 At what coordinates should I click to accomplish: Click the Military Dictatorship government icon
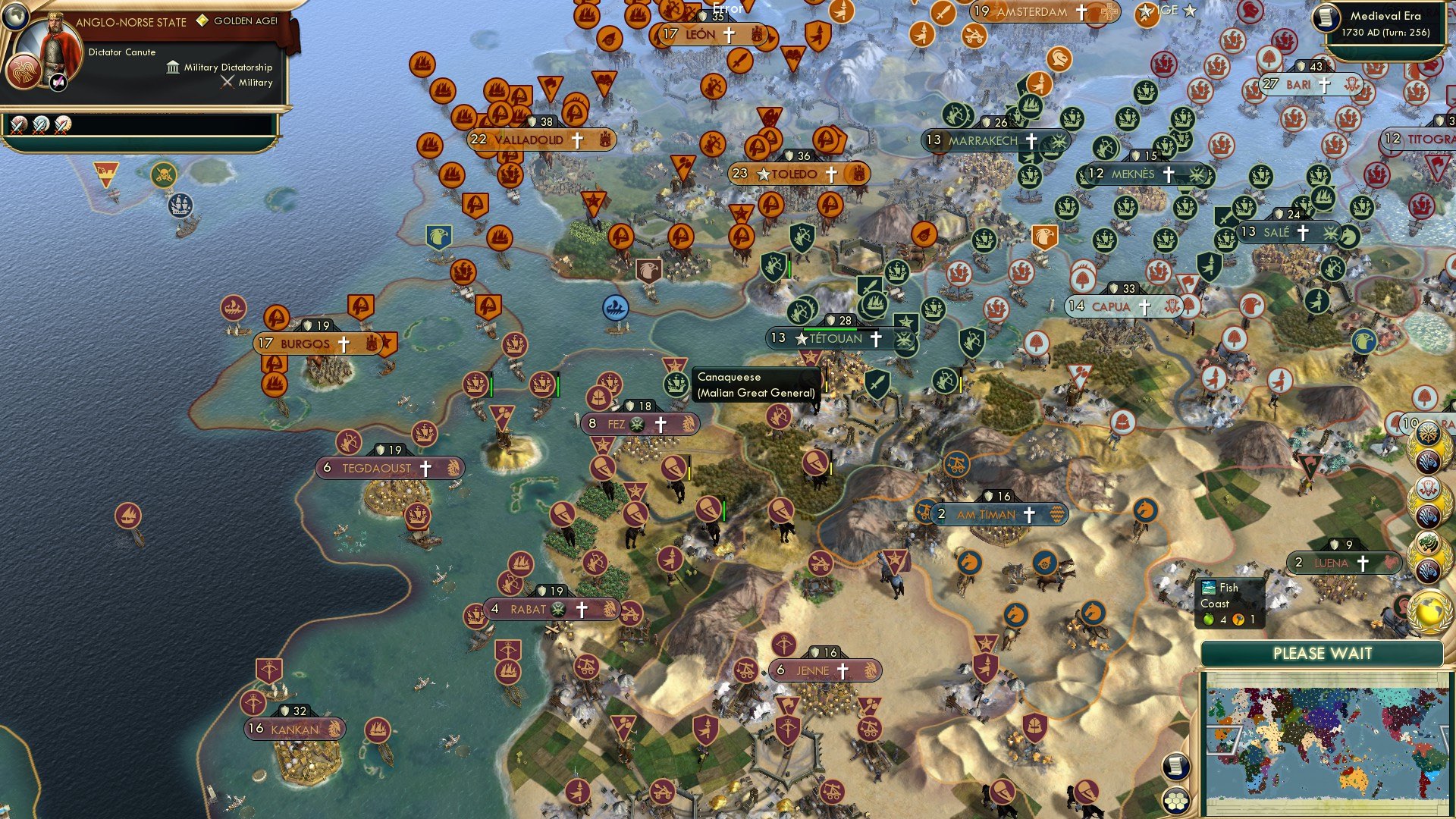pos(173,67)
